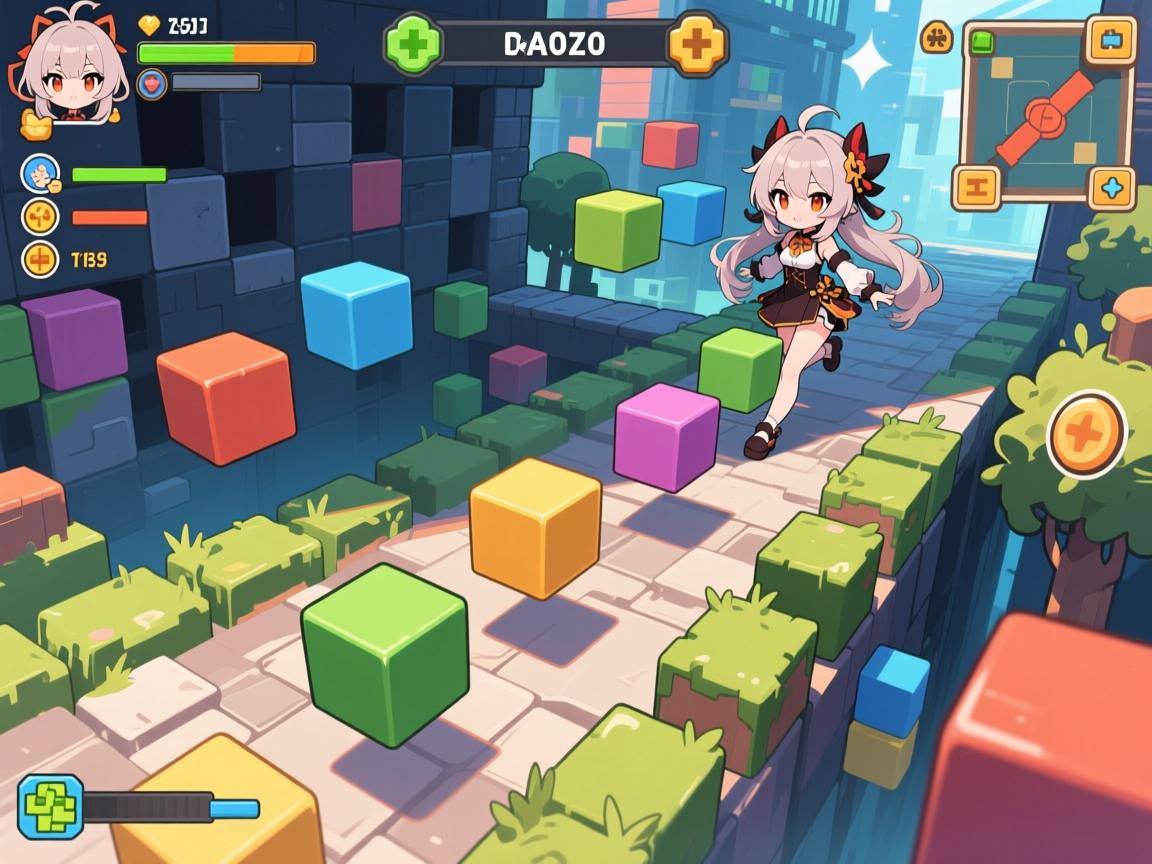
Task: Select the orange I-beam button on the minimap
Action: click(976, 186)
